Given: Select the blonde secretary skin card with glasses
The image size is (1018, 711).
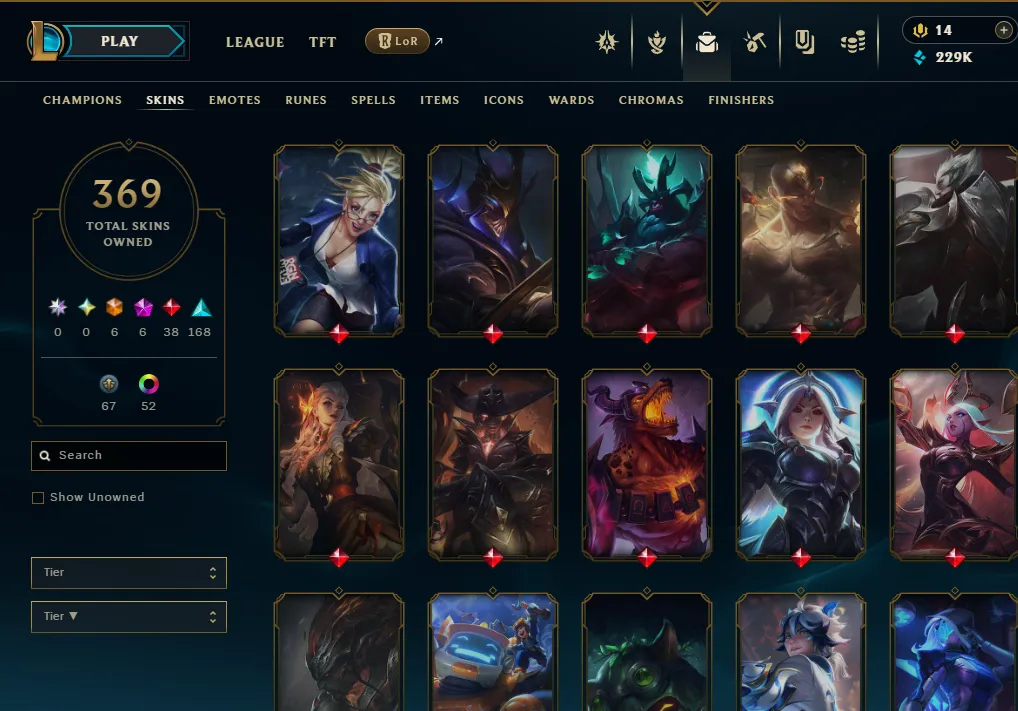Looking at the screenshot, I should point(339,239).
